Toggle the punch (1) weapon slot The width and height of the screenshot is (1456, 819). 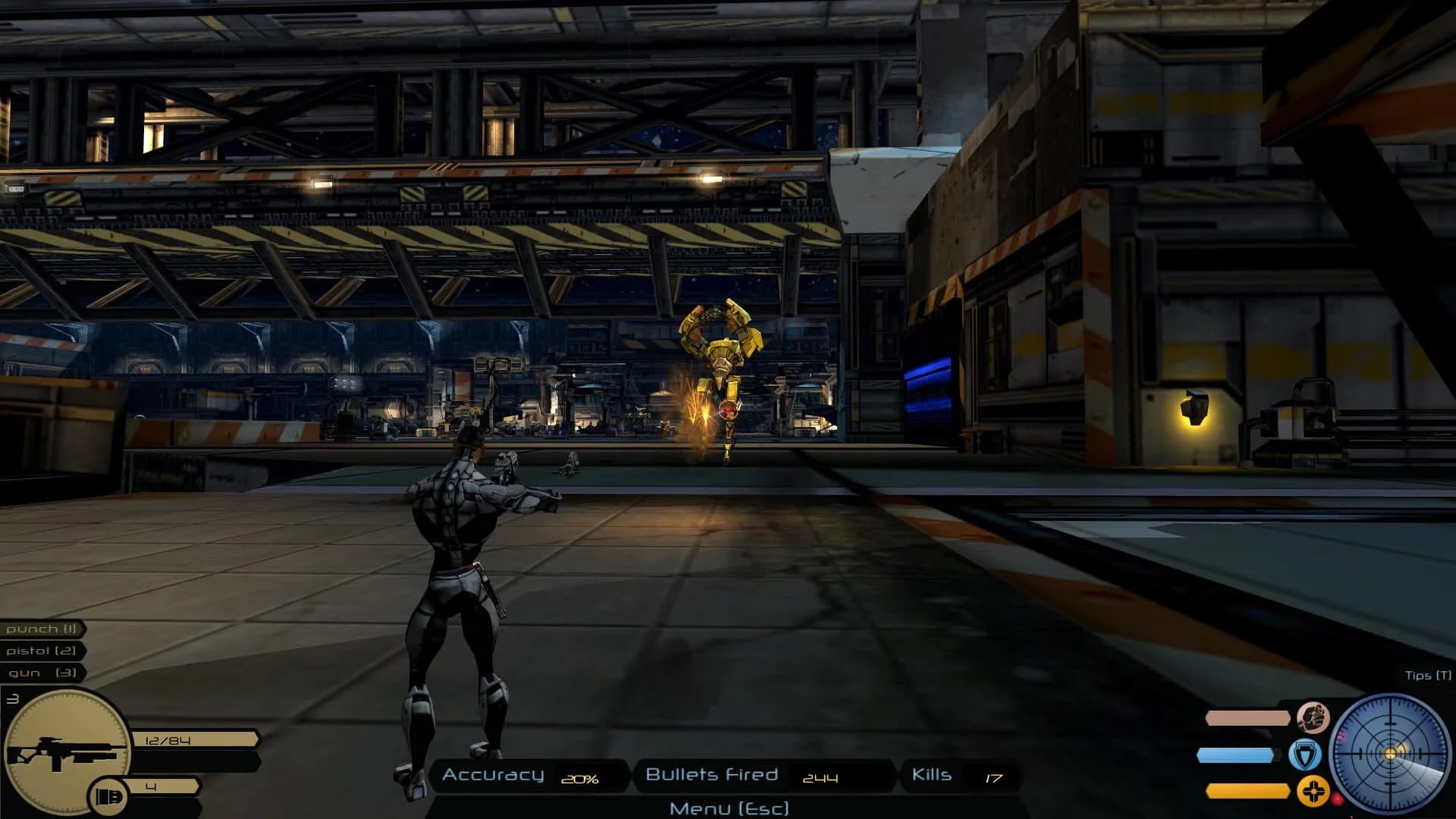tap(40, 629)
